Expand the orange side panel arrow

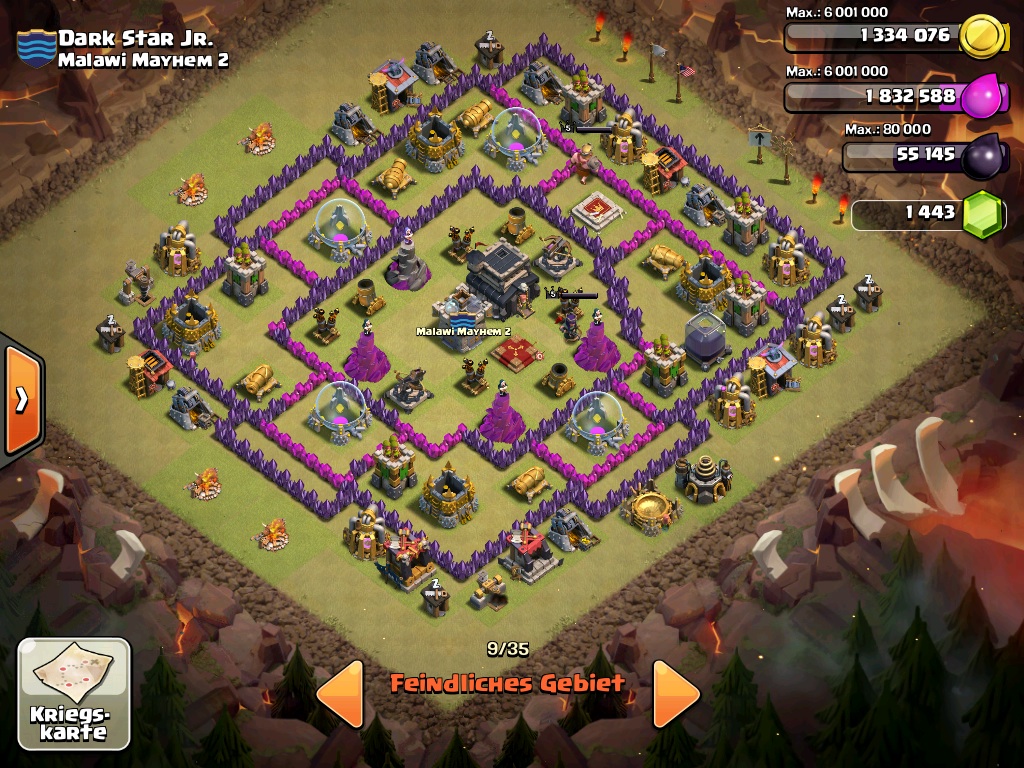(x=21, y=398)
